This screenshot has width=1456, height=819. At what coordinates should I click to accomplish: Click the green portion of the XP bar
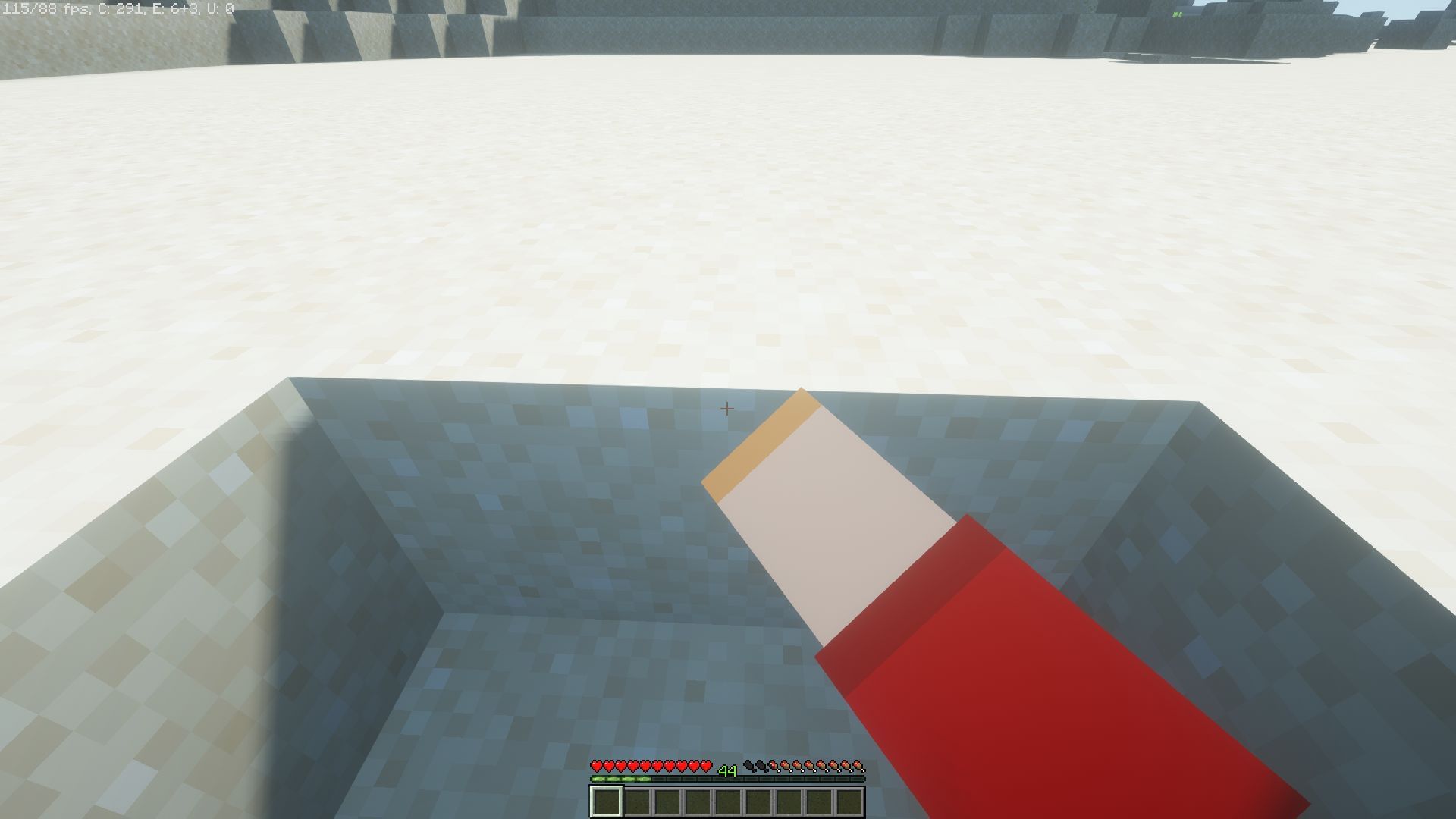click(620, 778)
